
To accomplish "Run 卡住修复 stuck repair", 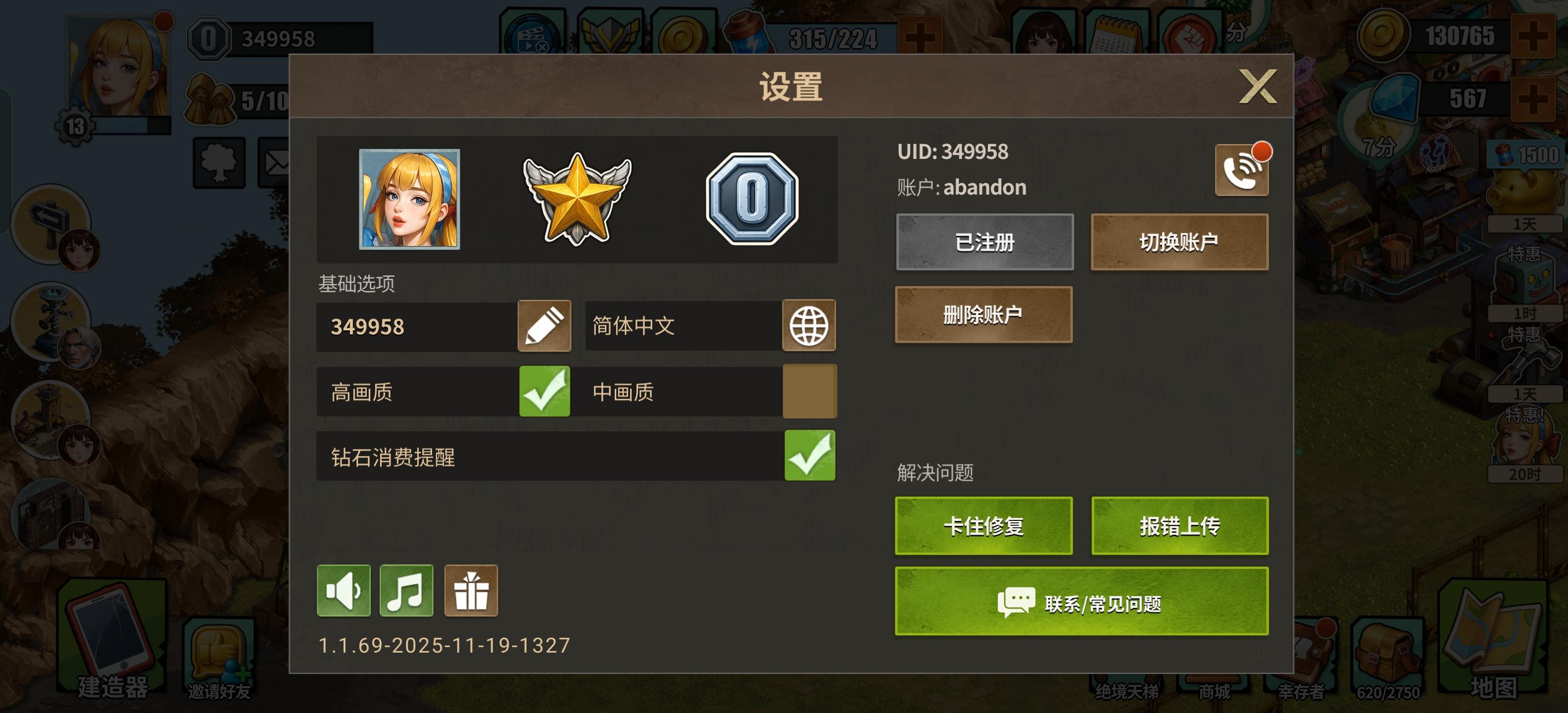I will [x=983, y=525].
